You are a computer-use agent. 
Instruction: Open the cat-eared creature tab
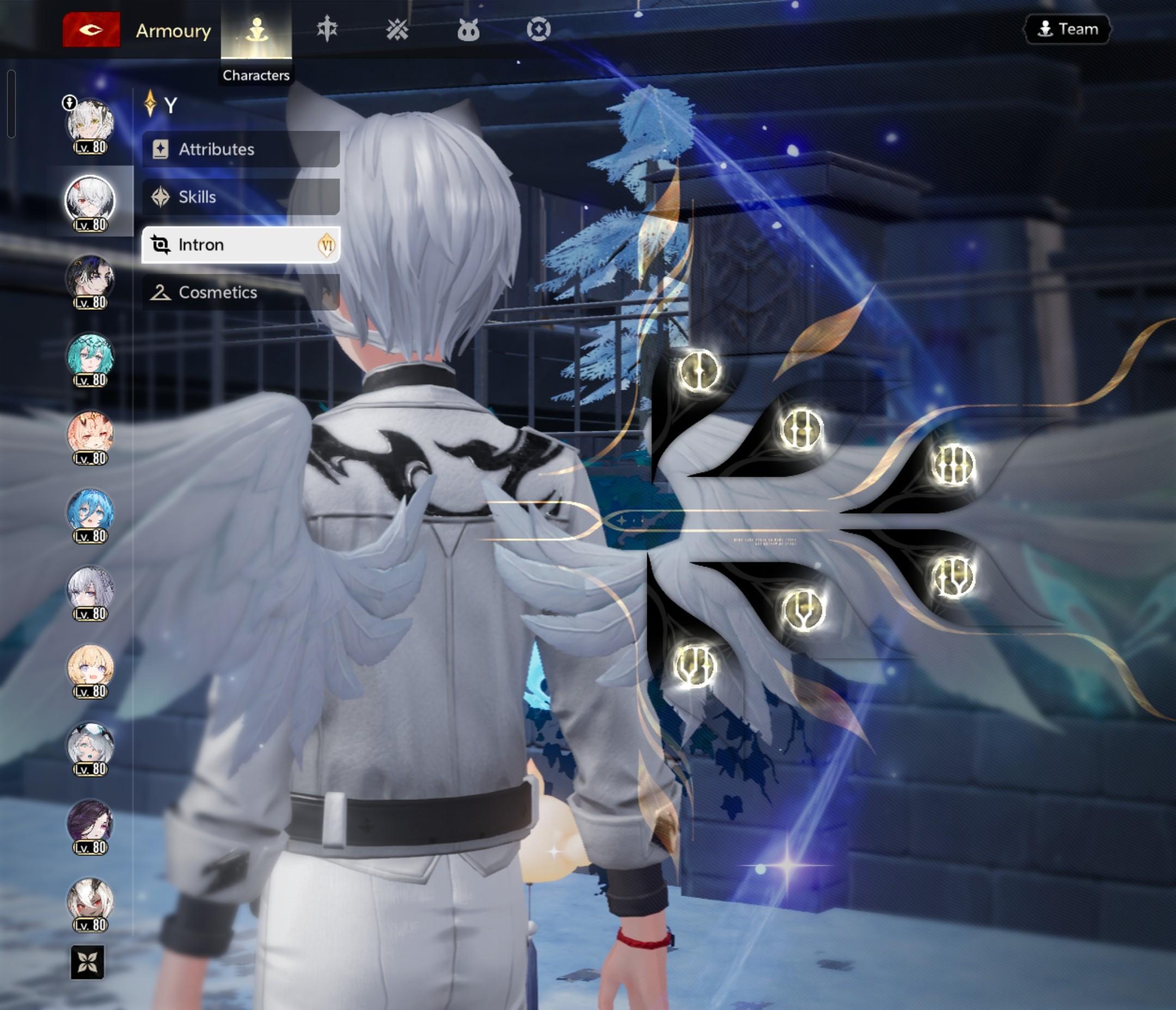pyautogui.click(x=468, y=29)
